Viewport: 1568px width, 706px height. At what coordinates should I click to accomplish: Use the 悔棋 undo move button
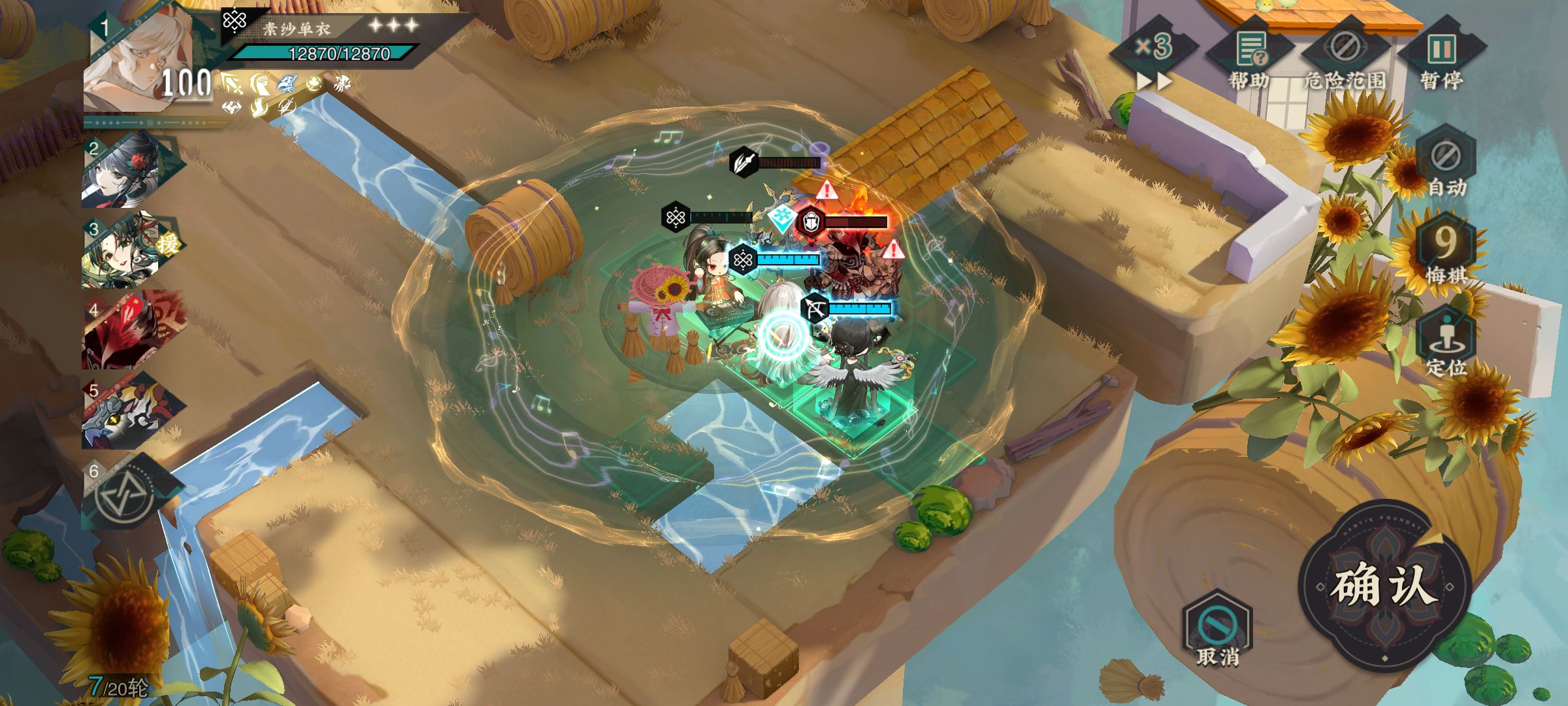click(x=1445, y=252)
